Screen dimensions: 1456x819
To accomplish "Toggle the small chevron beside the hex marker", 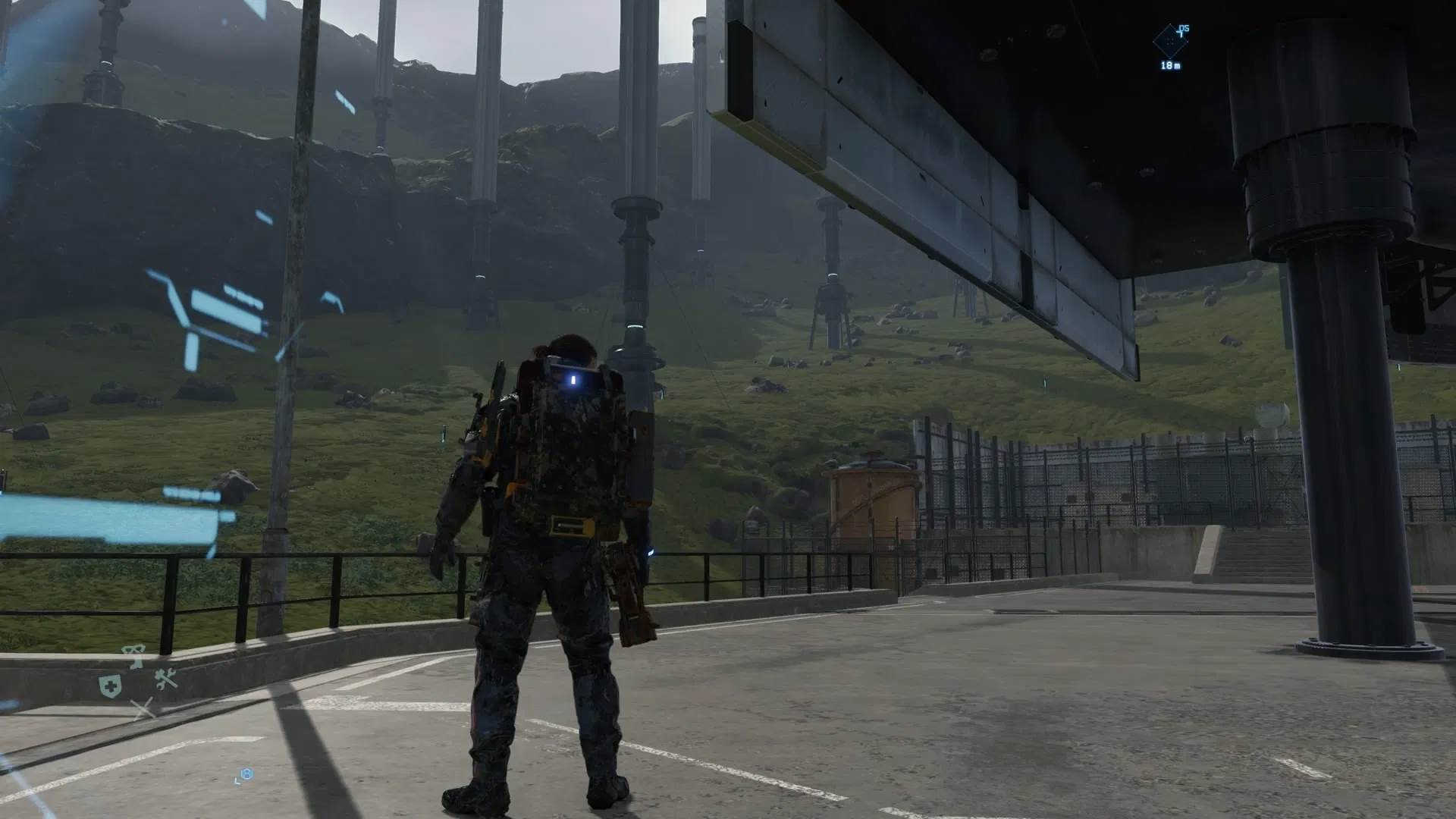I will [x=237, y=781].
